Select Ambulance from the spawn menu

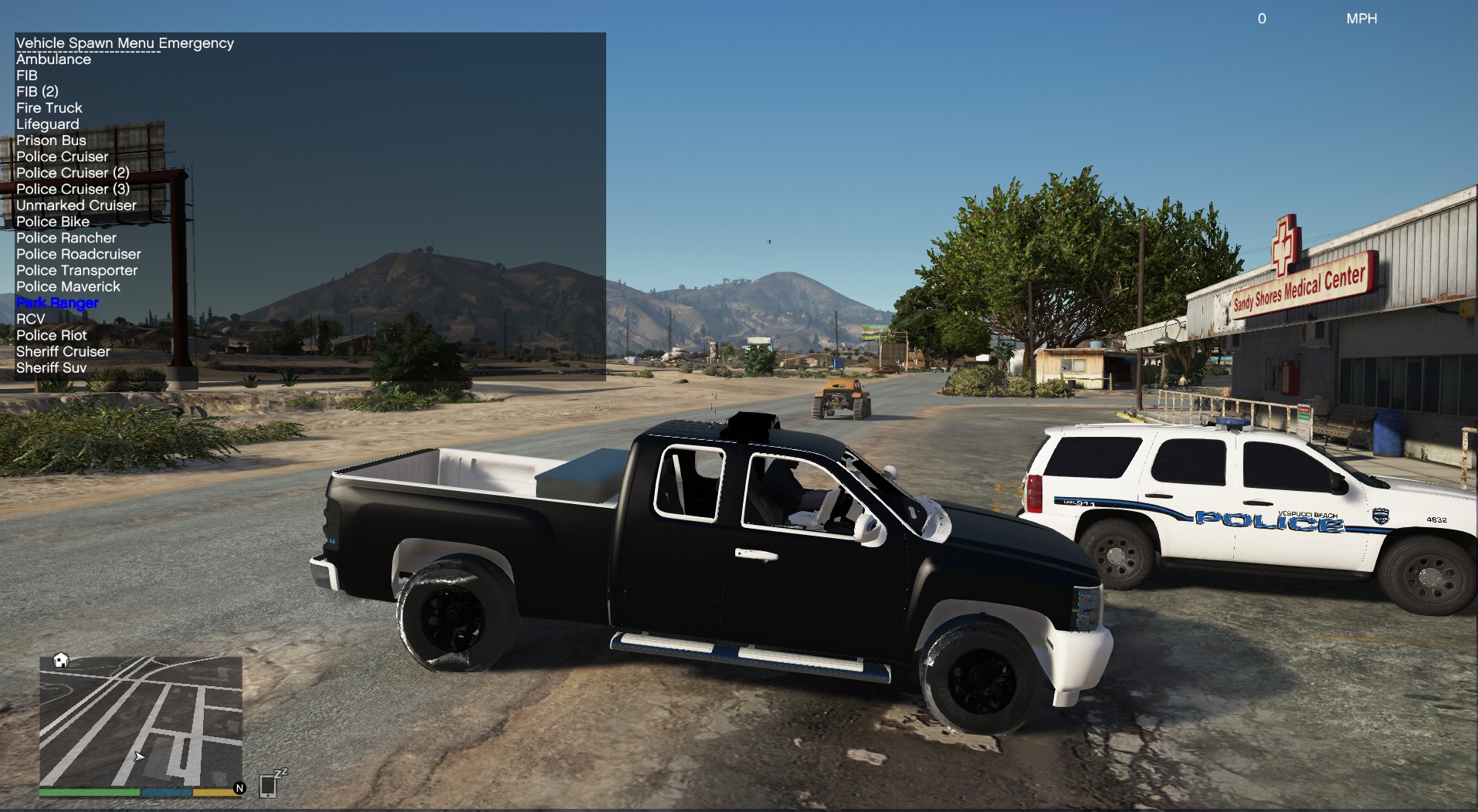53,59
